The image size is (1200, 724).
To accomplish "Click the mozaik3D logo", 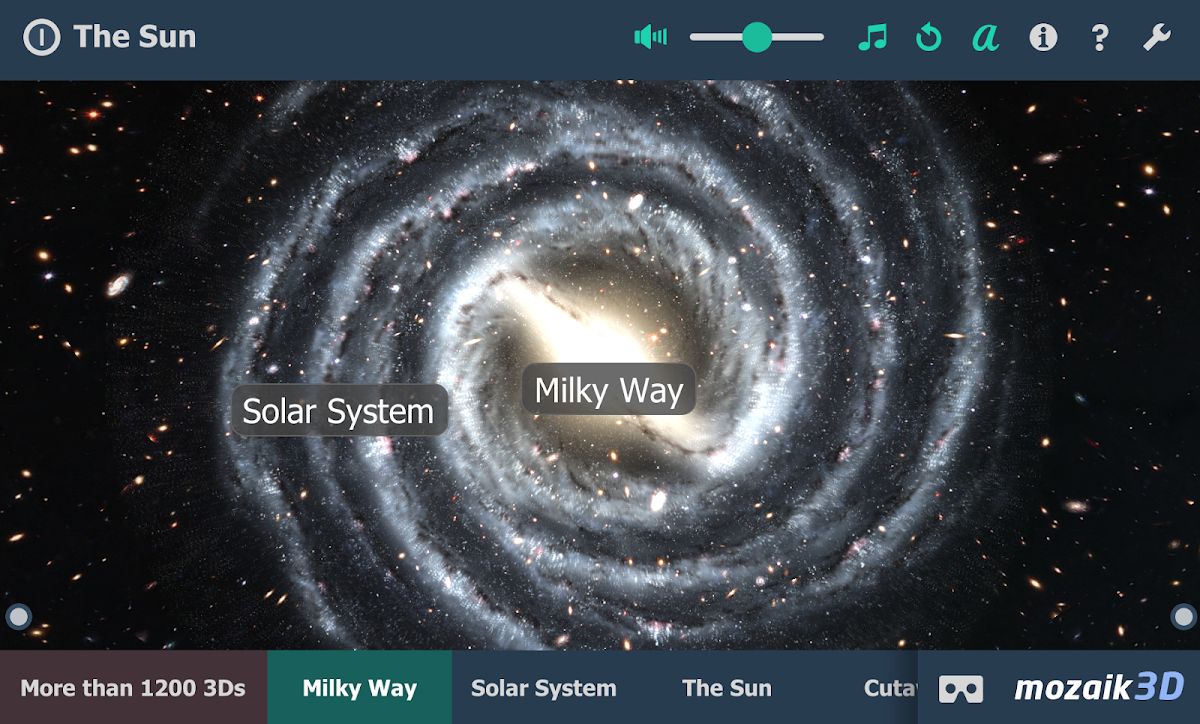I will 1099,688.
